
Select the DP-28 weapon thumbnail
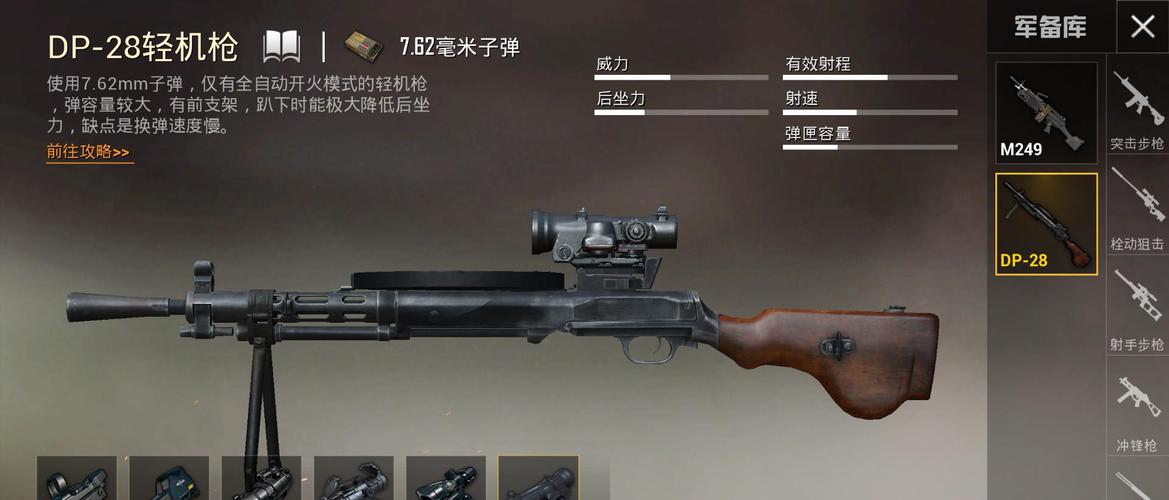tap(1046, 224)
